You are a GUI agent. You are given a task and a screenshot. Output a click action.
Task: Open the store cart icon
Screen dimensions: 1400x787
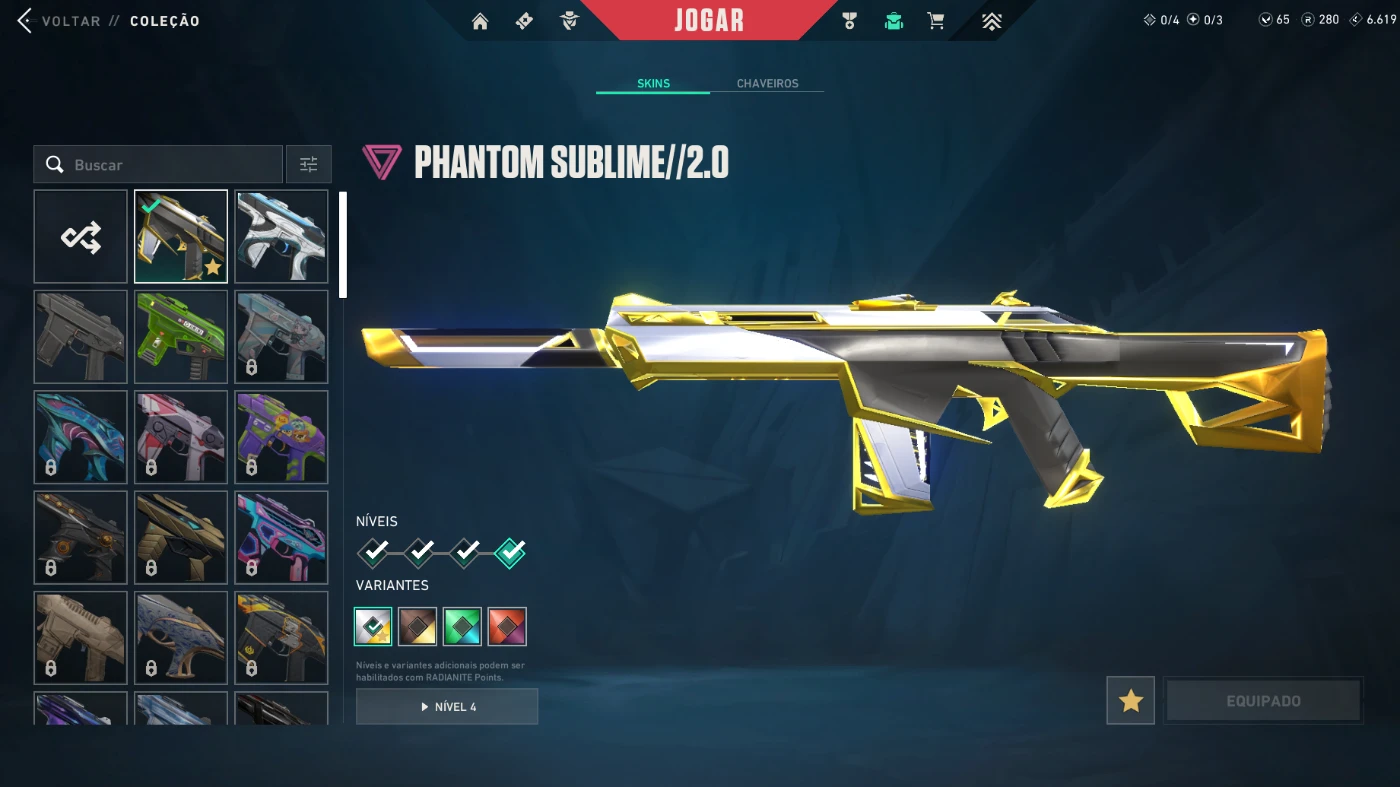[936, 21]
